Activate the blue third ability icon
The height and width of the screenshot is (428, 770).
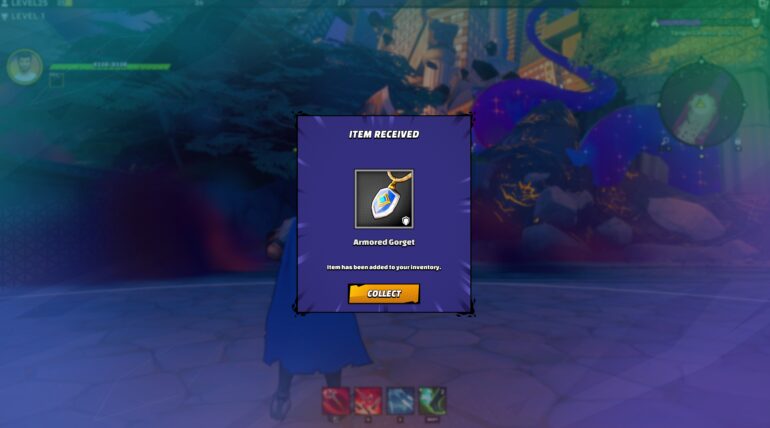[400, 401]
